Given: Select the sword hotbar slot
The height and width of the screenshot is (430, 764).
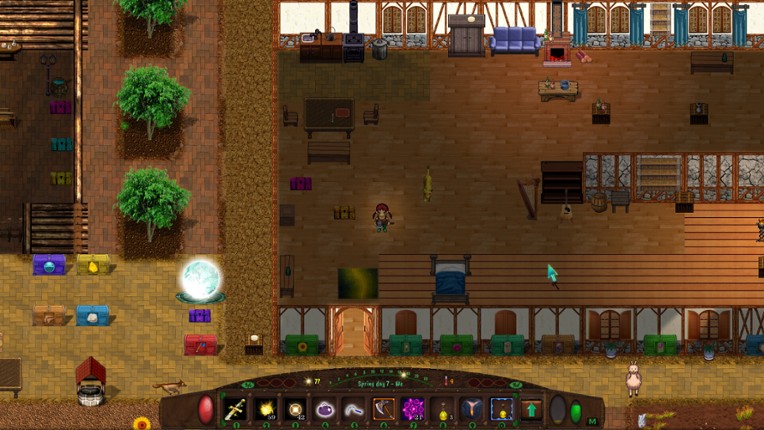Looking at the screenshot, I should tap(236, 409).
